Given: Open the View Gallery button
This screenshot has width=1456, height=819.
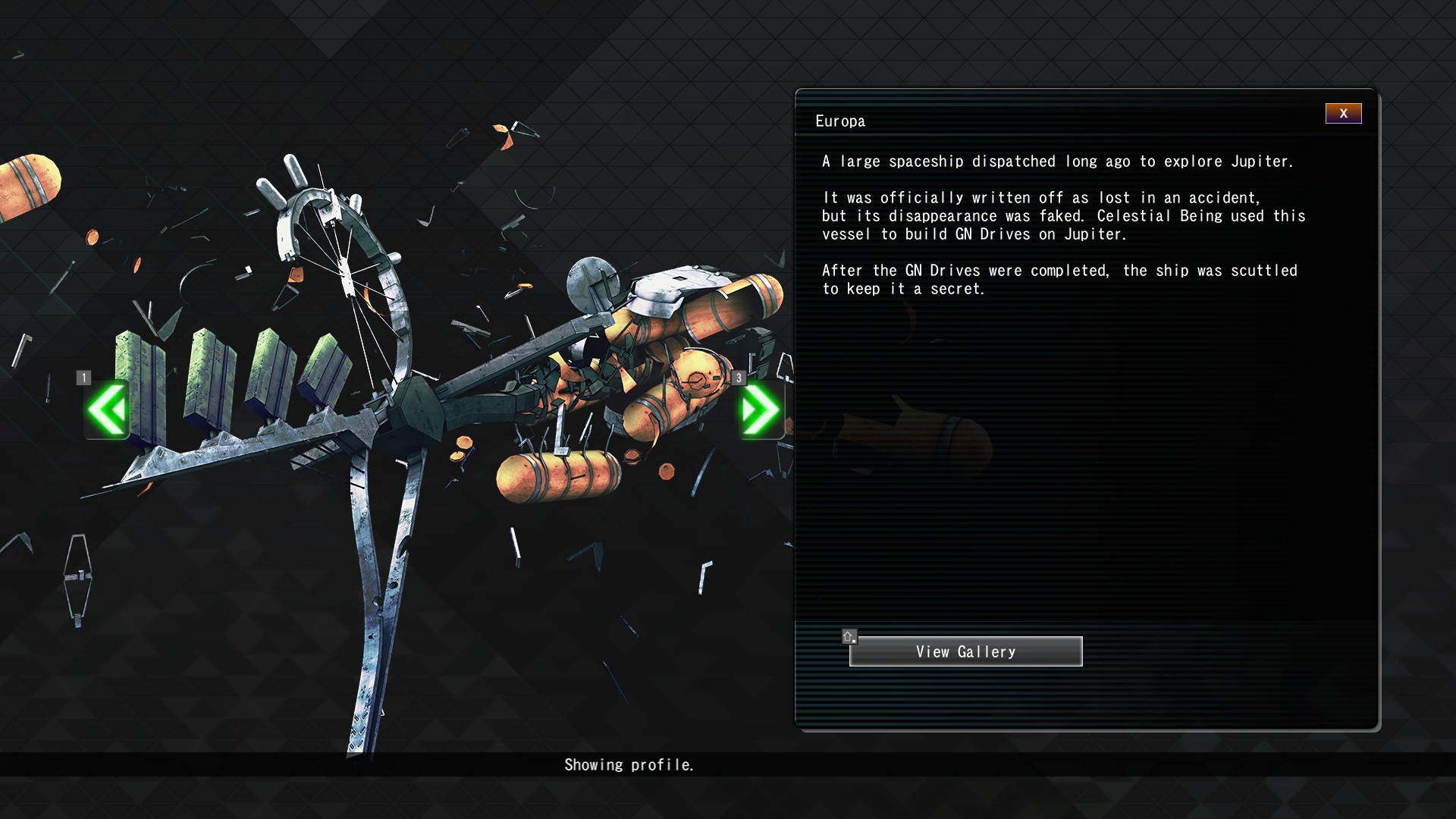Looking at the screenshot, I should tap(965, 651).
